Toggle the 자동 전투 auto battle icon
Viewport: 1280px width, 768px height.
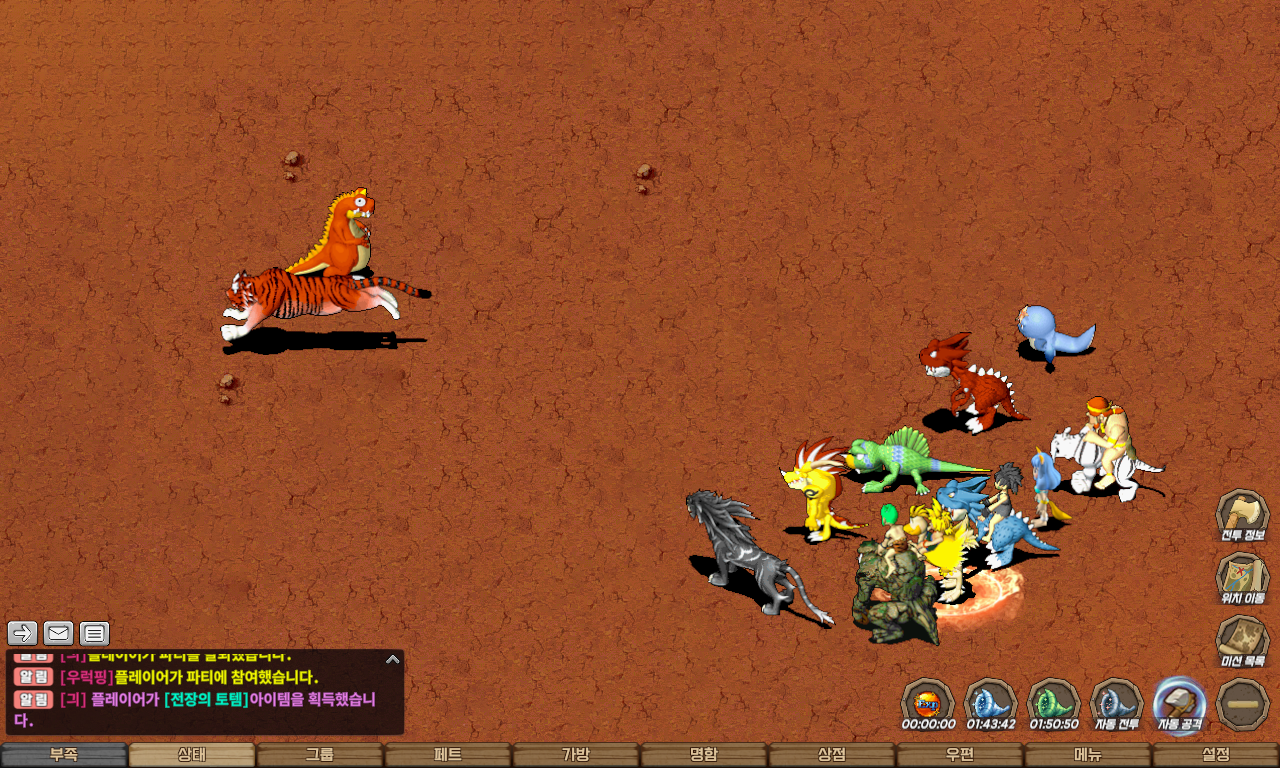[1117, 704]
